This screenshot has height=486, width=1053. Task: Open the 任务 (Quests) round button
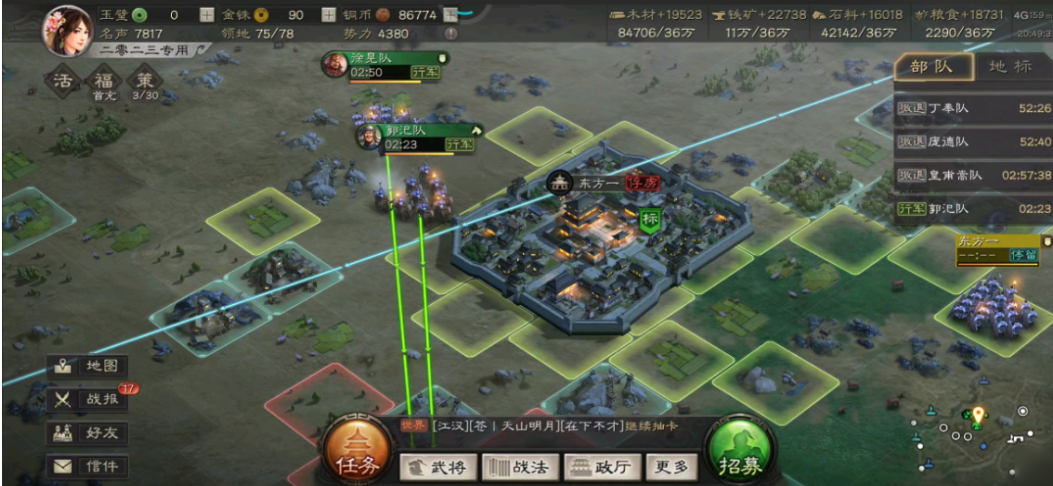358,452
